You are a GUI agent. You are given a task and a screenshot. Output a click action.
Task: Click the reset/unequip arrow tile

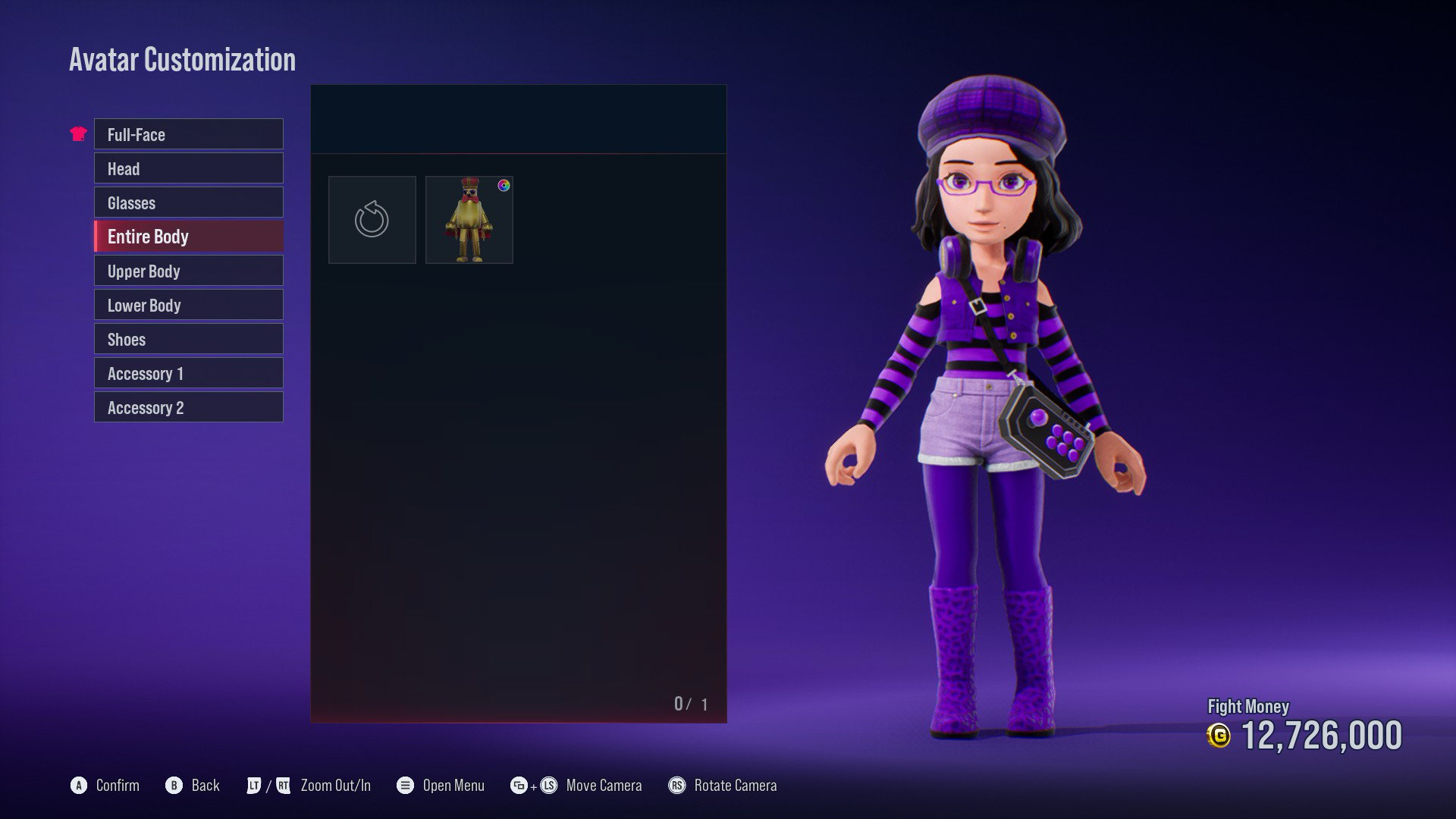[372, 220]
